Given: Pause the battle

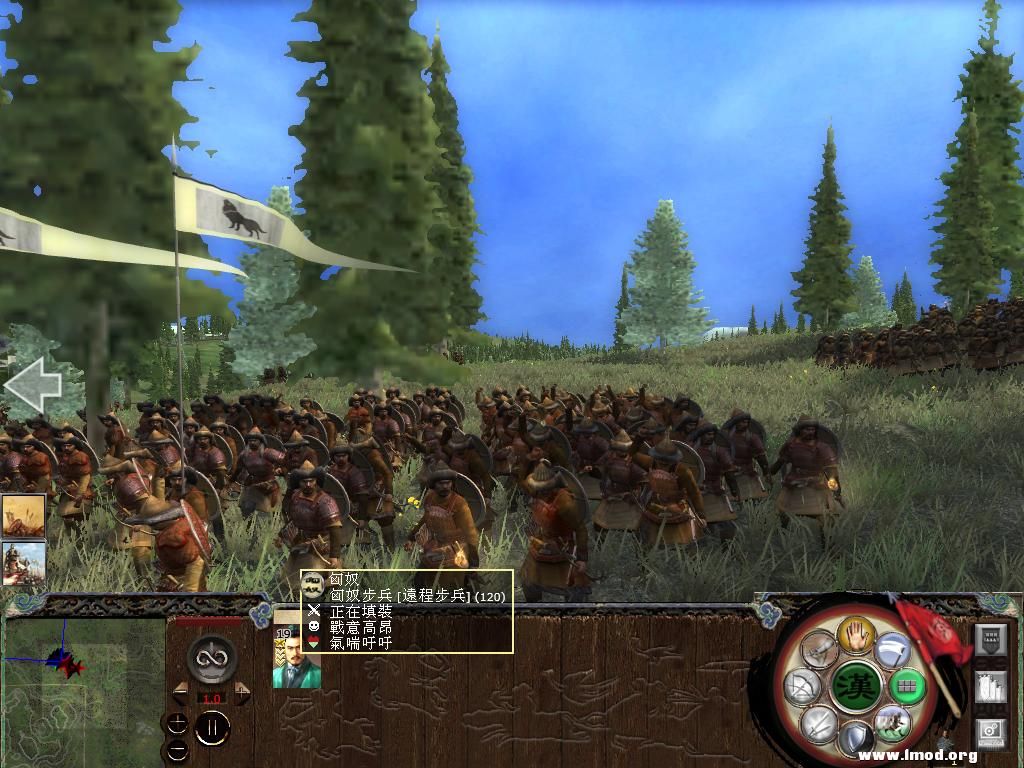Looking at the screenshot, I should (212, 729).
